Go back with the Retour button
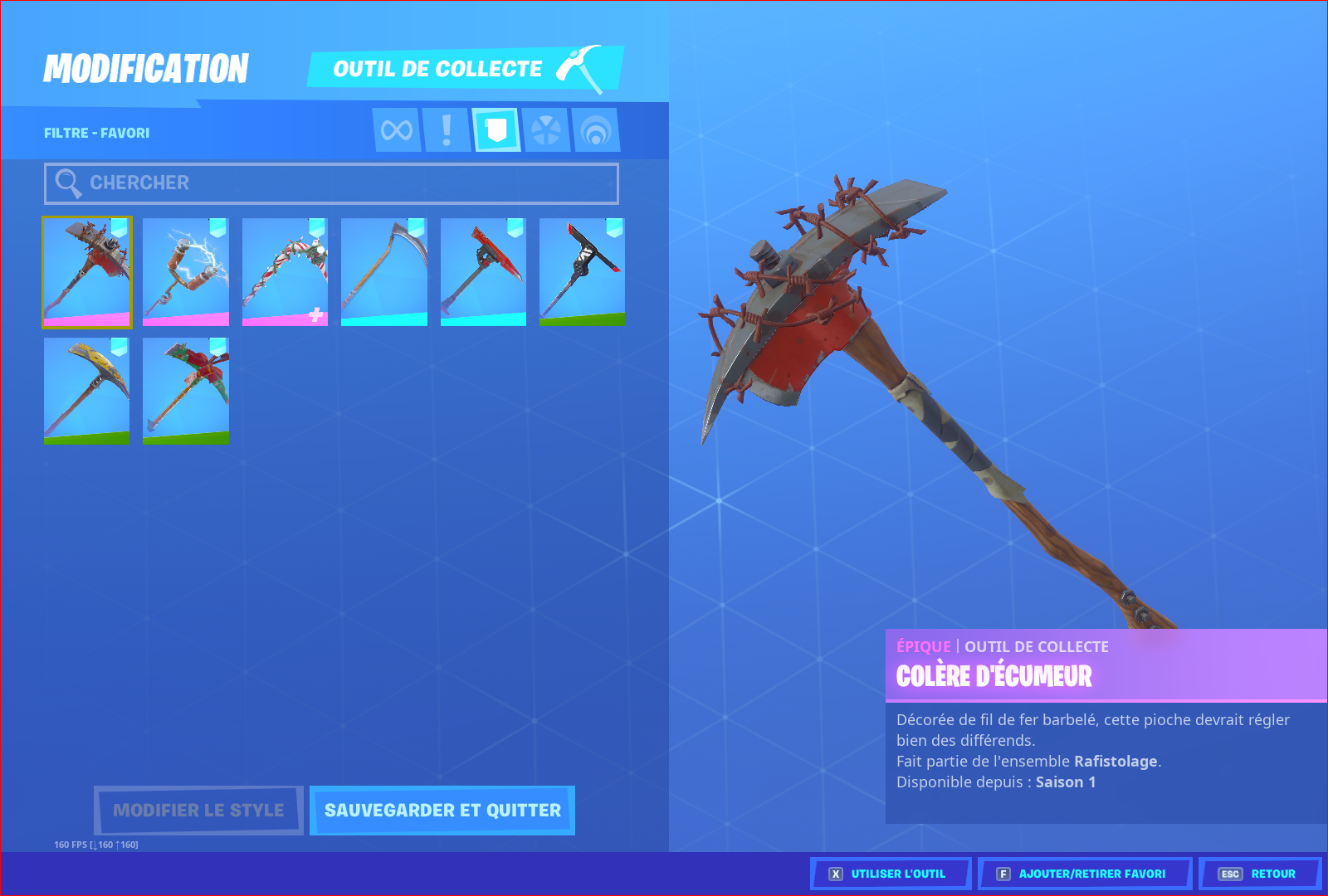Viewport: 1328px width, 896px height. [x=1259, y=874]
